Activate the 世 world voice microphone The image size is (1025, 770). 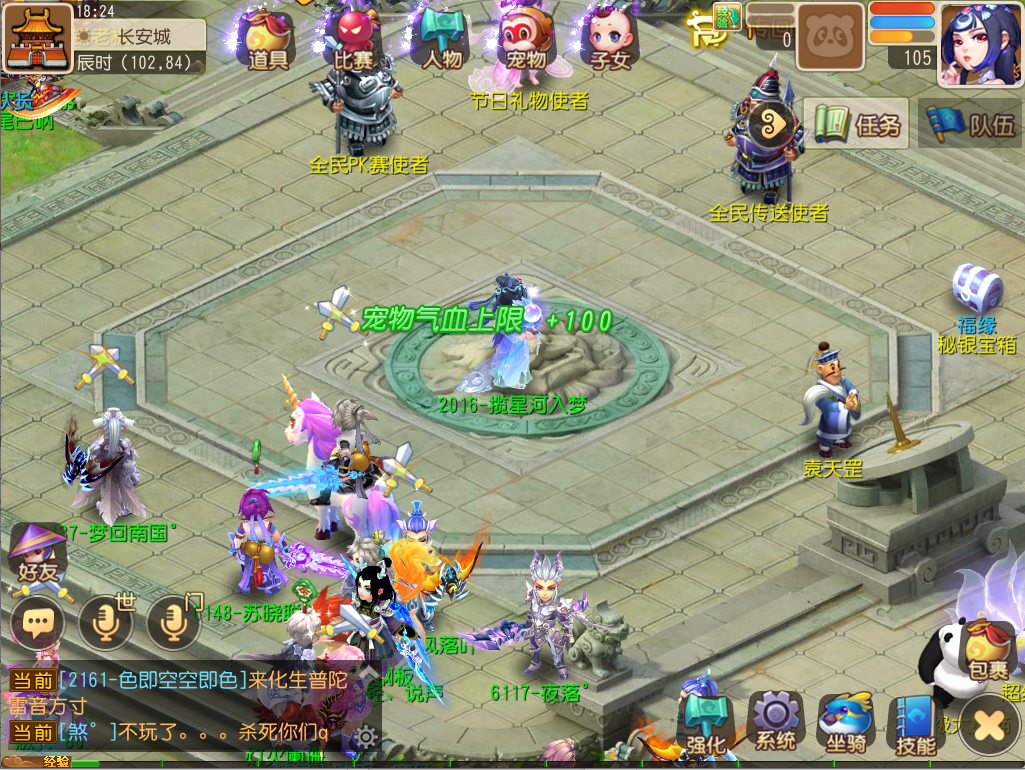tap(106, 622)
